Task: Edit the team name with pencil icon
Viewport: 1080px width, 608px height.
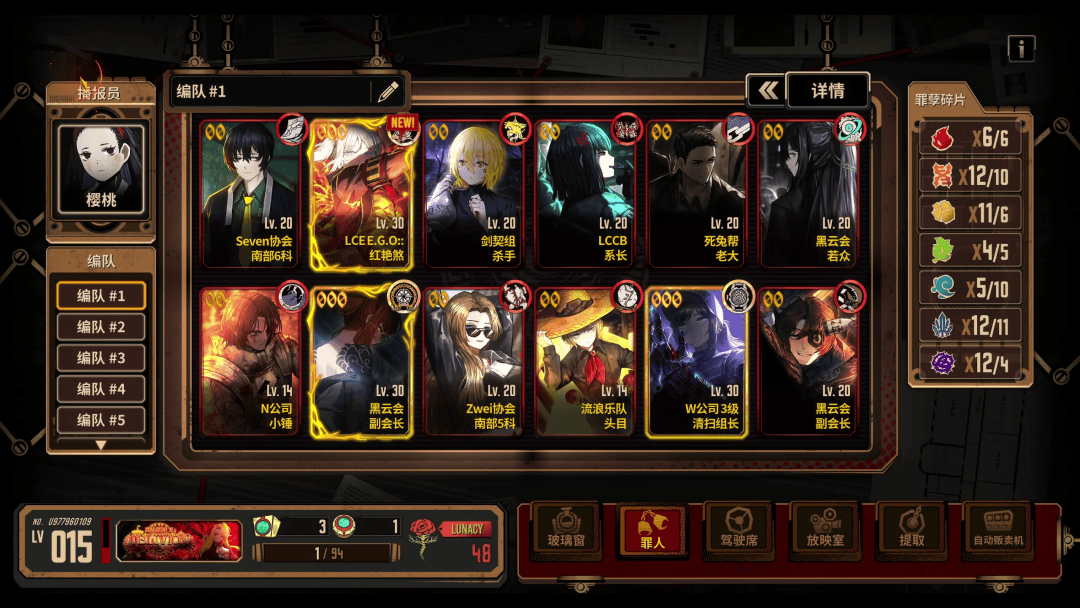Action: pyautogui.click(x=388, y=92)
